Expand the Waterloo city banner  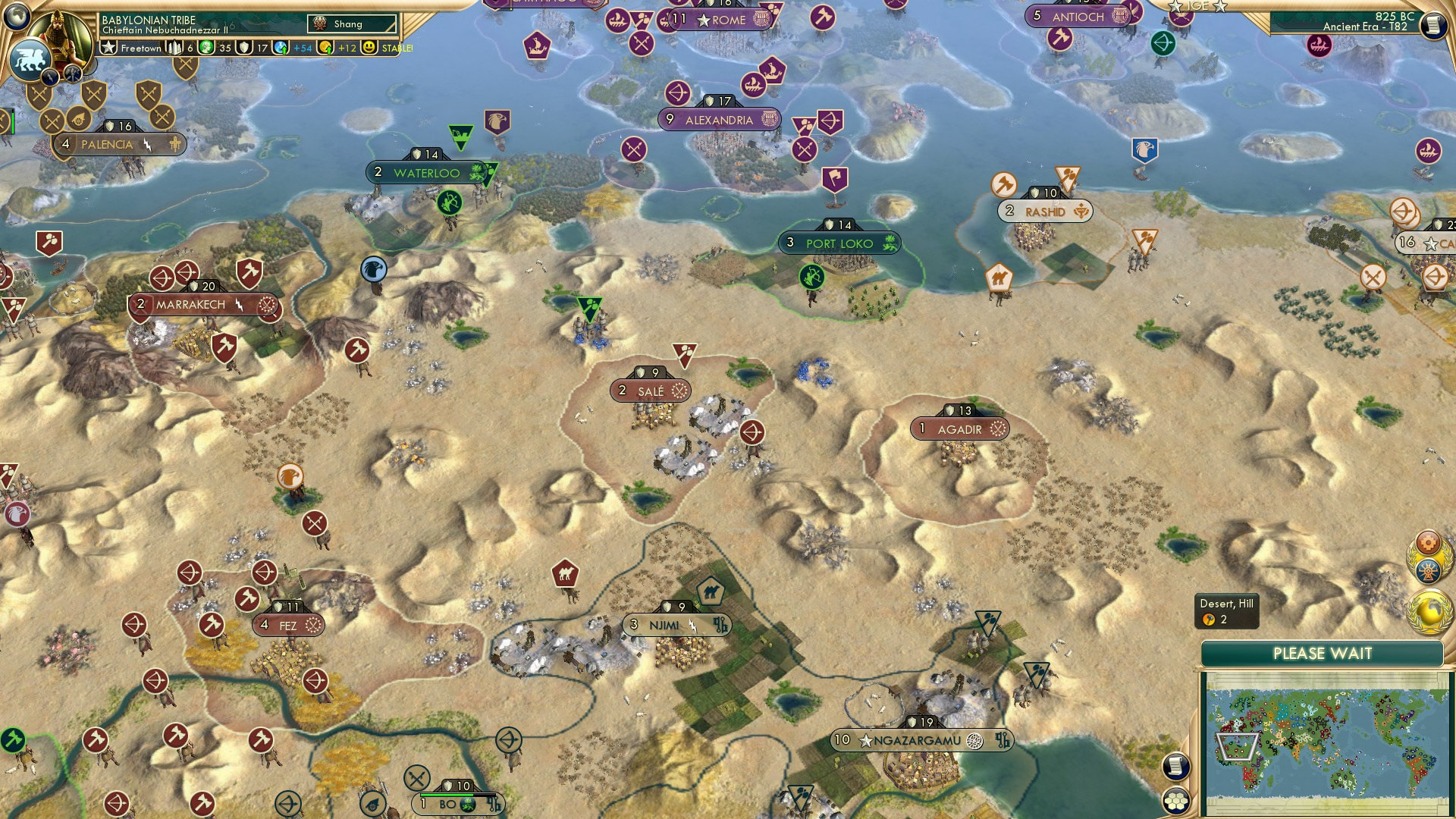tap(425, 173)
